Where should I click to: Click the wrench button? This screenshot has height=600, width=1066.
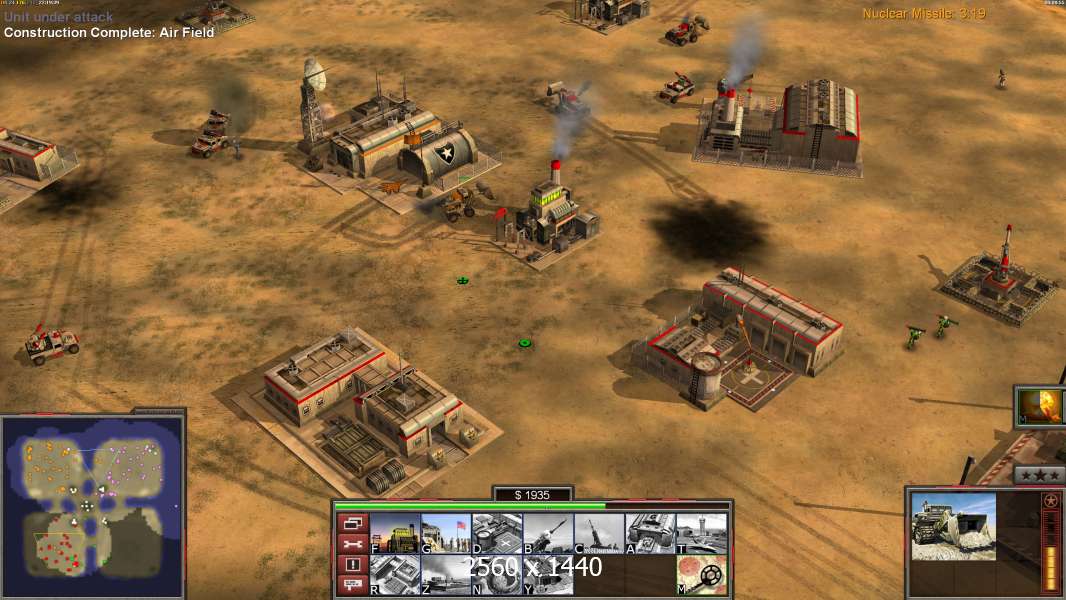pos(353,544)
